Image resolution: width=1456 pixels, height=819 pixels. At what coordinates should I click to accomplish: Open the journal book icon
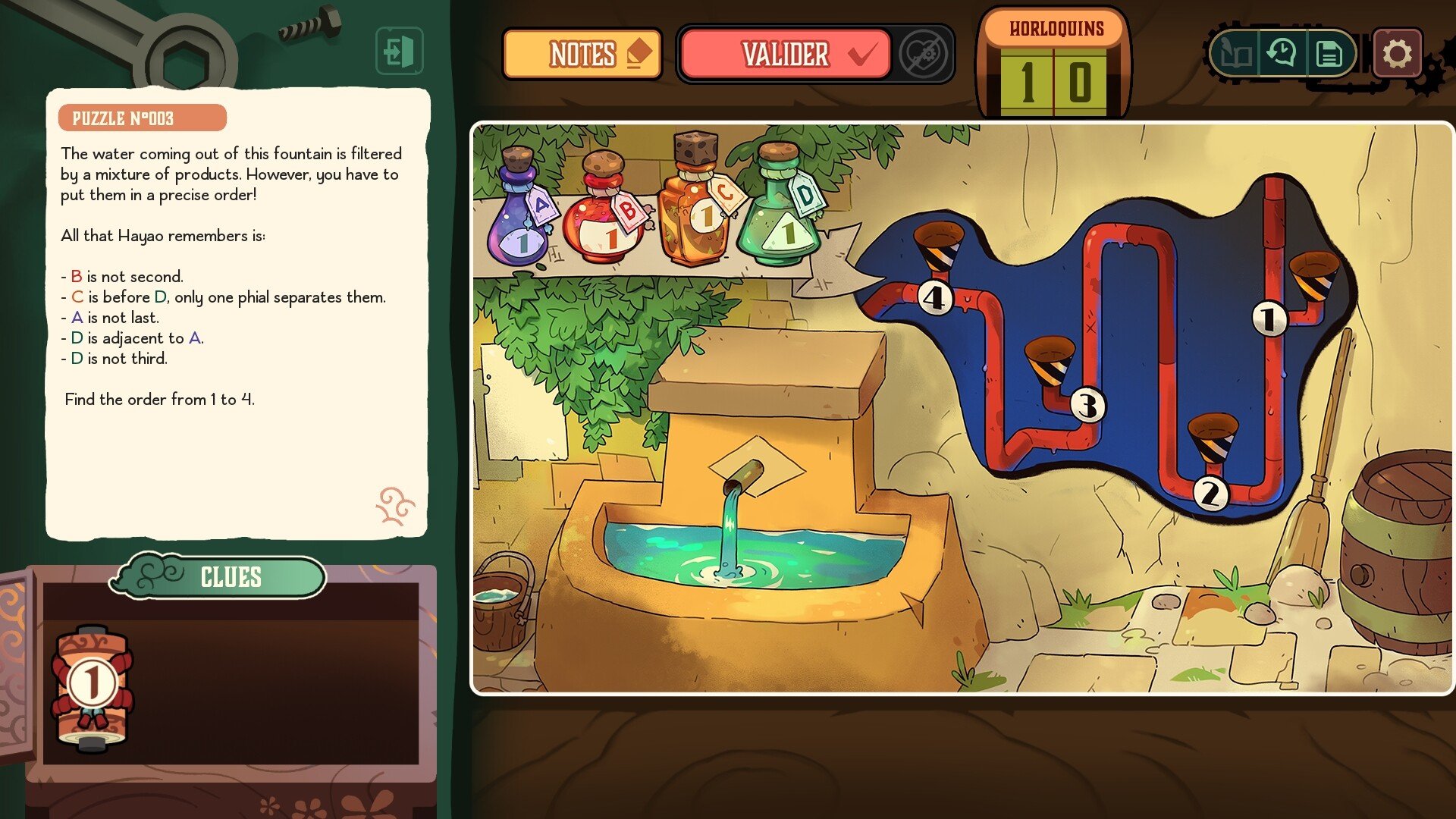tap(1235, 54)
